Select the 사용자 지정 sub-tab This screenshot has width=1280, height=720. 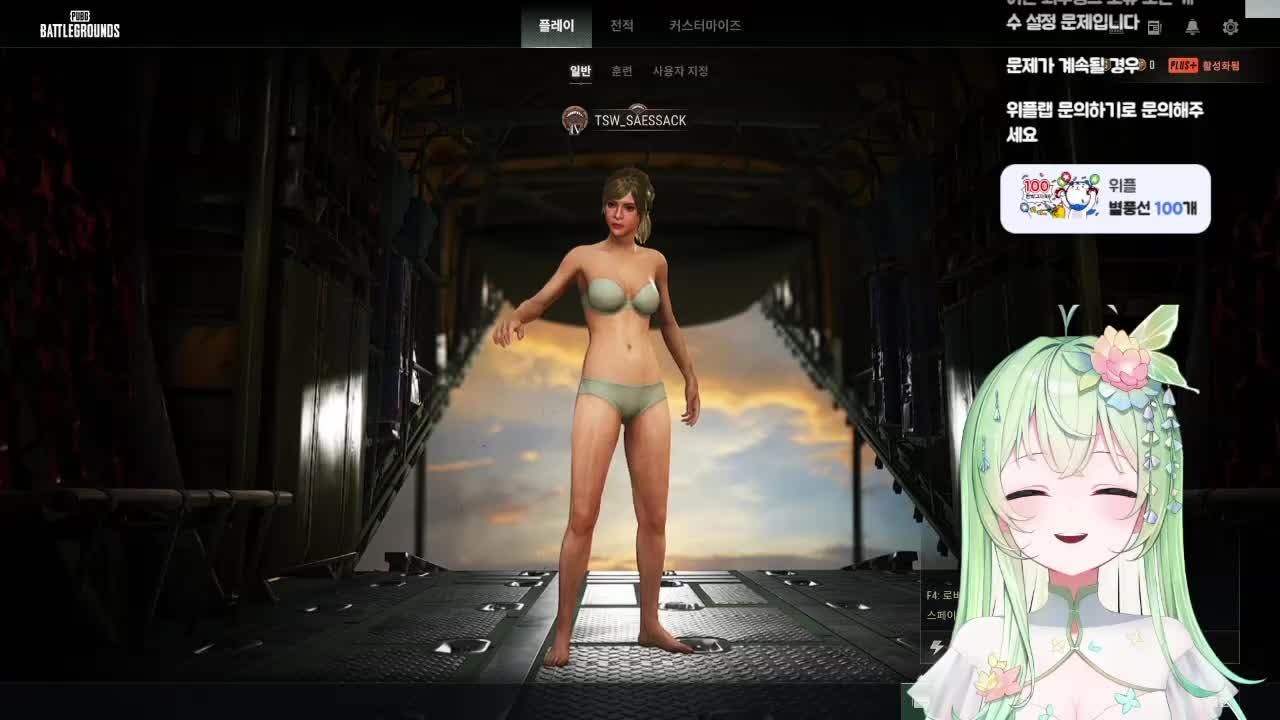coord(679,72)
